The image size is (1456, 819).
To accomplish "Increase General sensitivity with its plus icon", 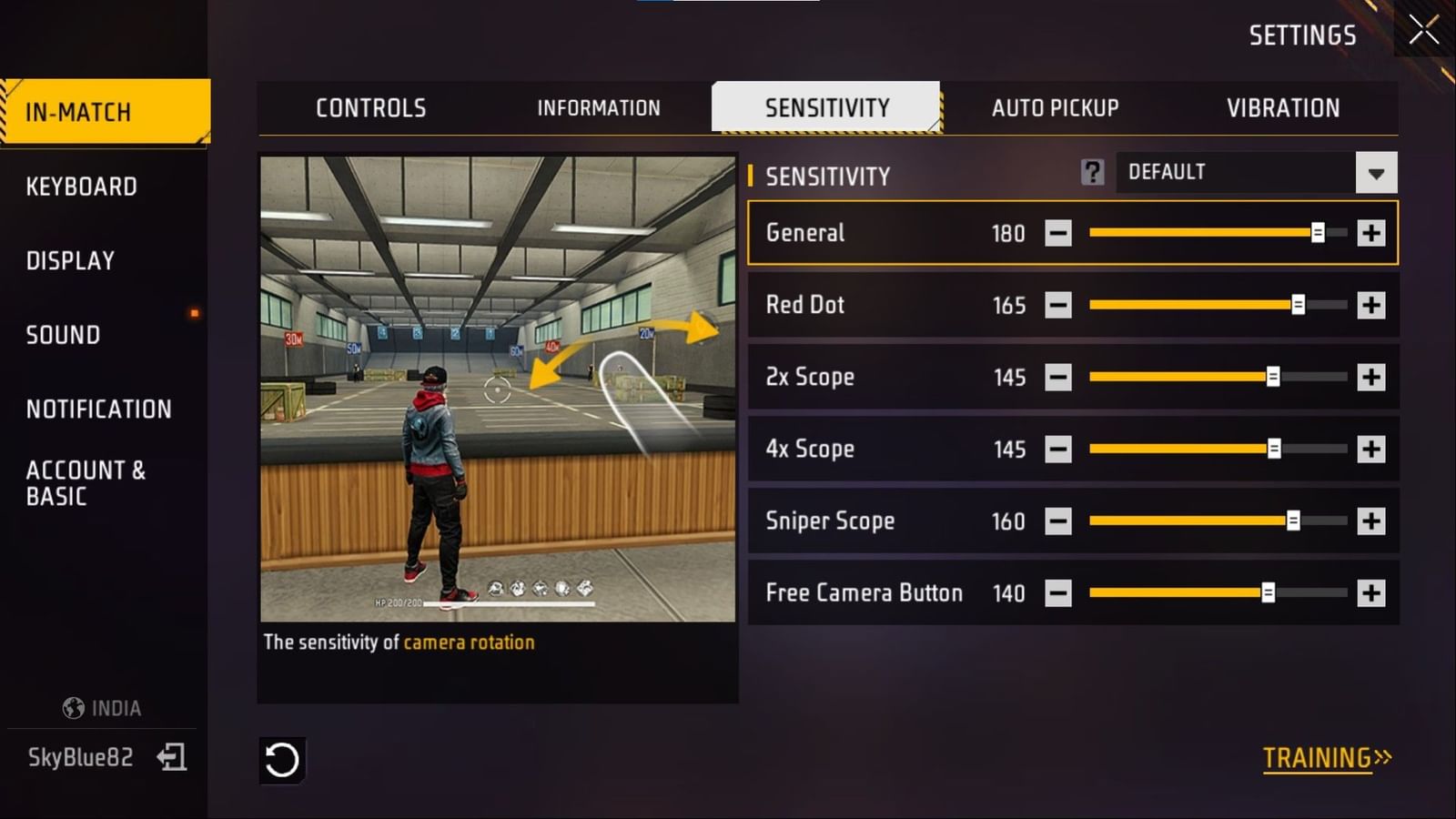I will [1369, 233].
